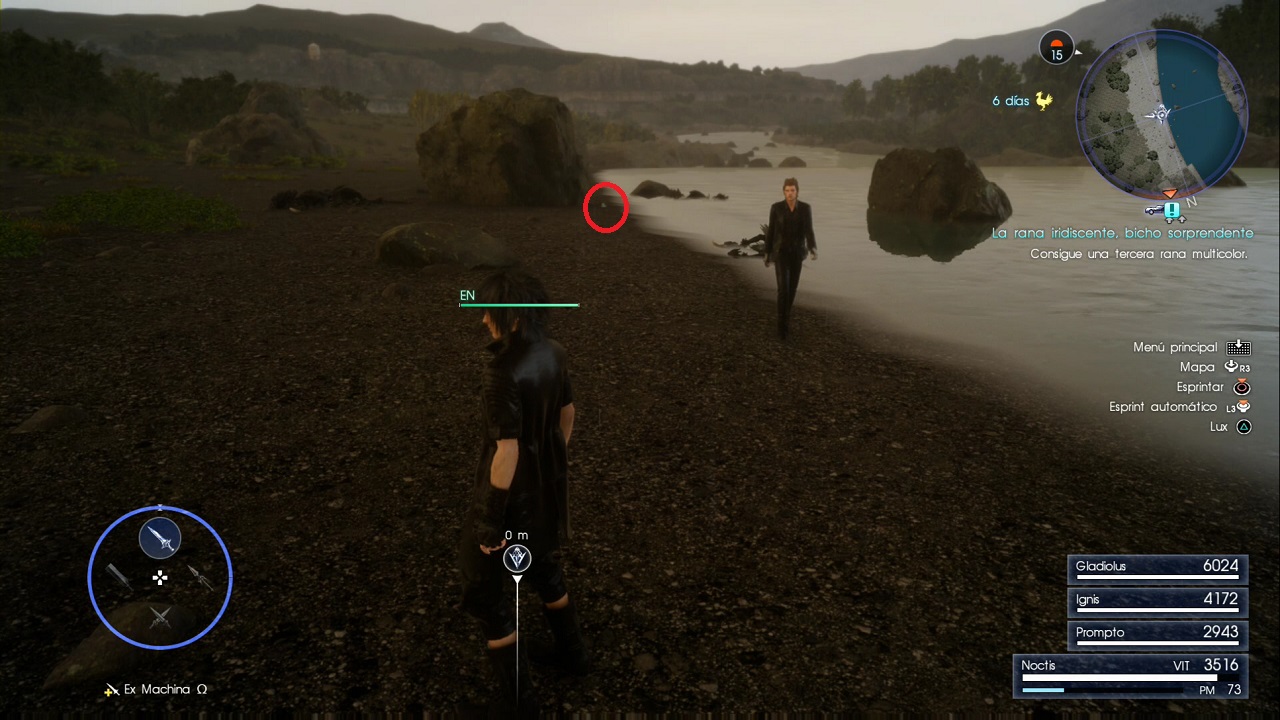Select the highlighted sword in the weapon wheel
Image resolution: width=1280 pixels, height=720 pixels.
click(160, 539)
